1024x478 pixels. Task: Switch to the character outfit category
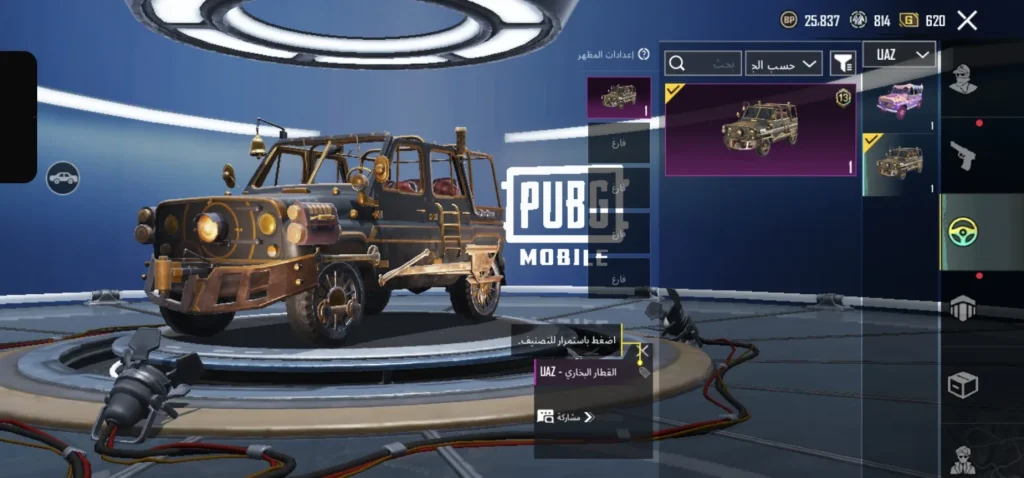[963, 80]
